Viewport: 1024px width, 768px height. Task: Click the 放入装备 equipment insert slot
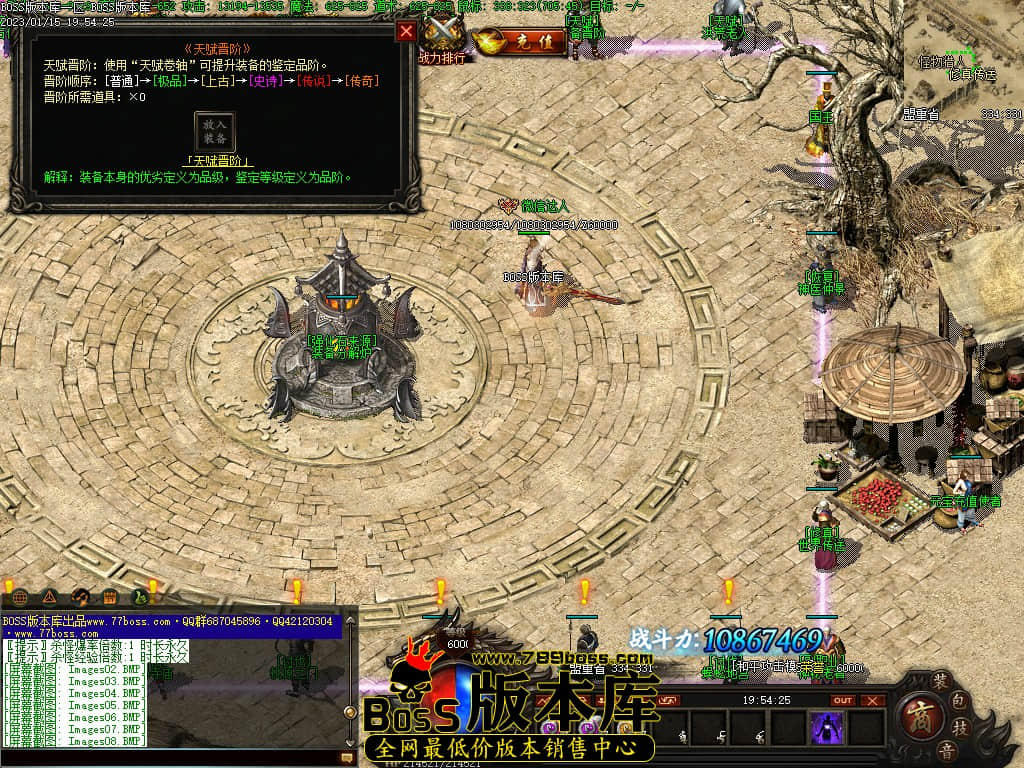pos(215,132)
